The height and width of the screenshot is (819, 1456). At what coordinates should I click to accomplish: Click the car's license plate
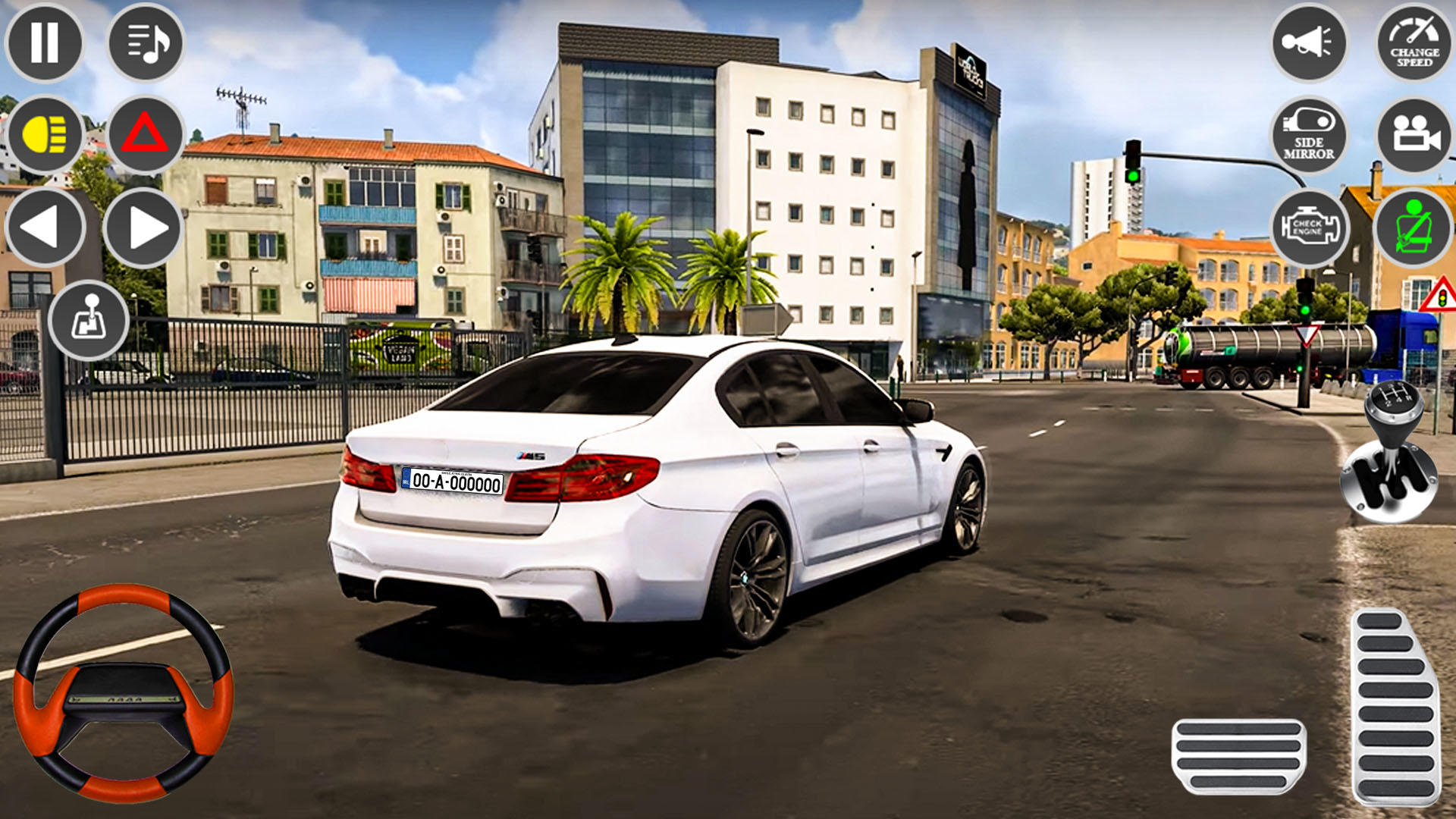[450, 480]
